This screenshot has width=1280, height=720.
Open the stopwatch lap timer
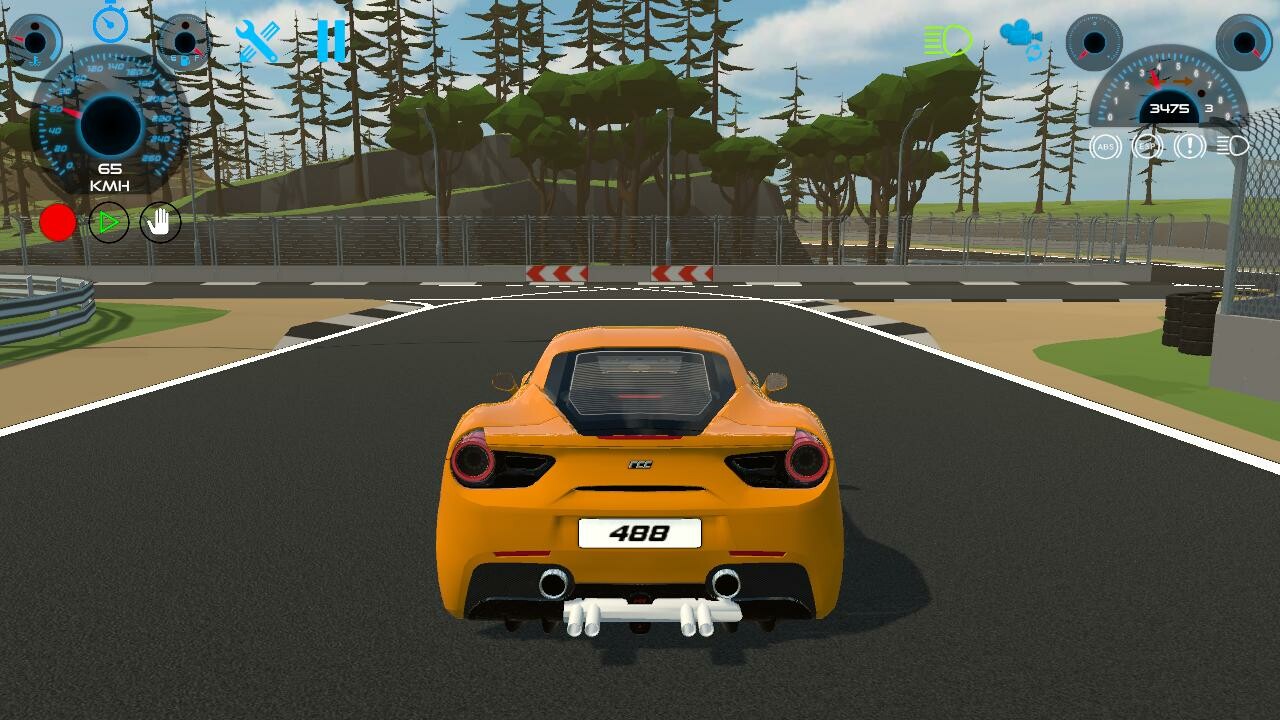coord(110,25)
